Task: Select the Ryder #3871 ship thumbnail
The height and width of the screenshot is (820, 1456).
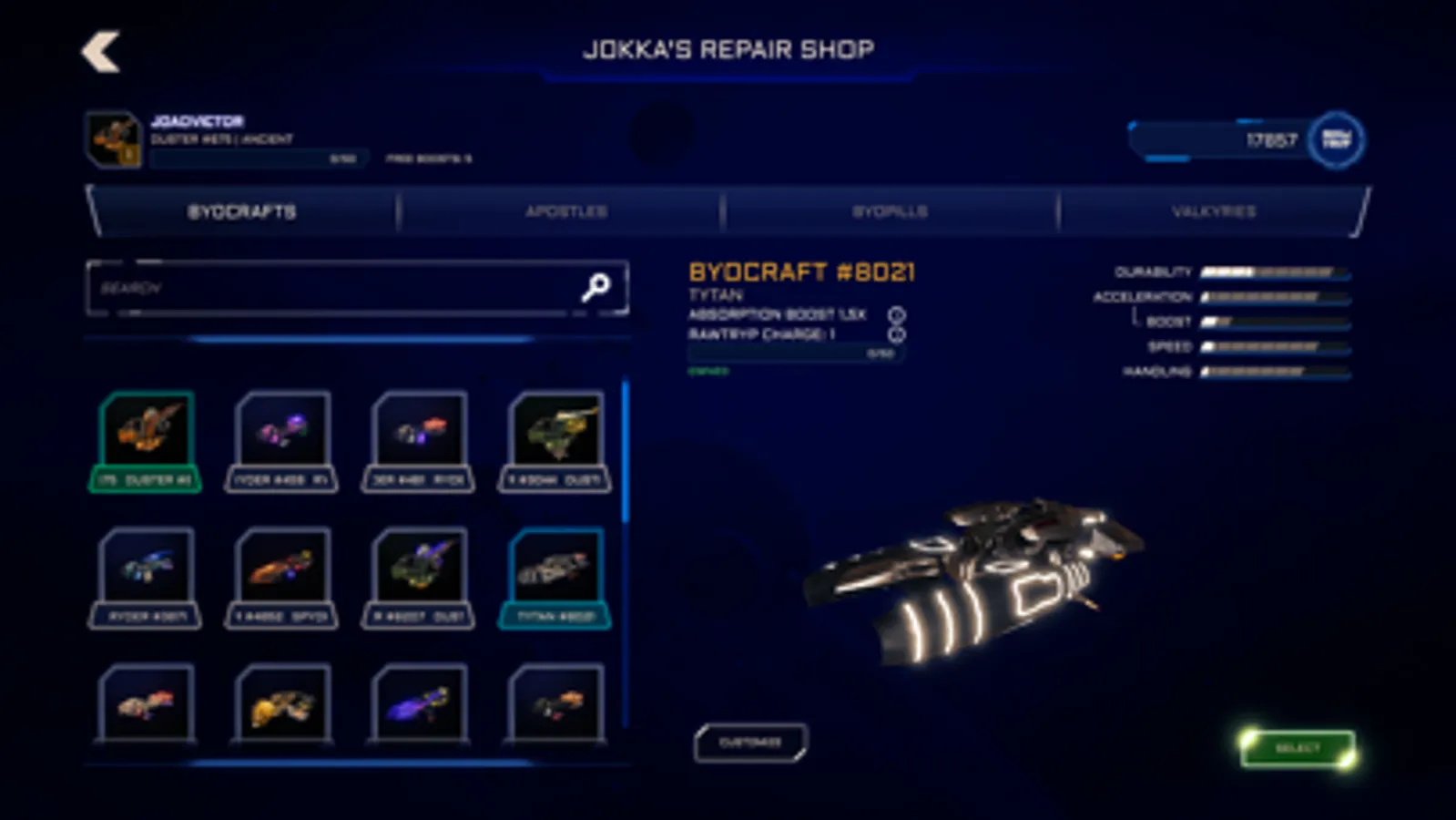Action: click(x=145, y=574)
